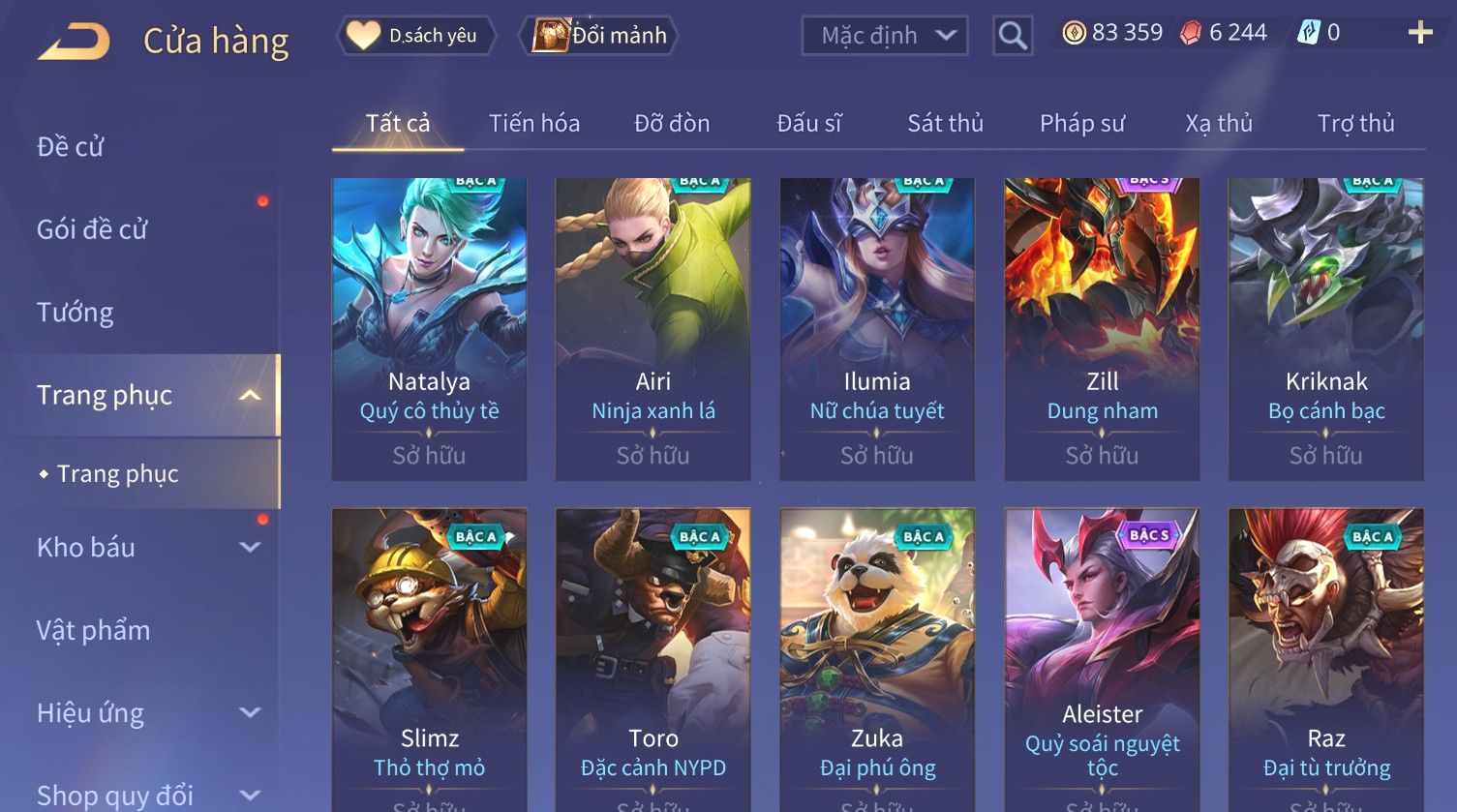Image resolution: width=1457 pixels, height=812 pixels.
Task: Choose the Trợ thủ tab
Action: point(1355,124)
